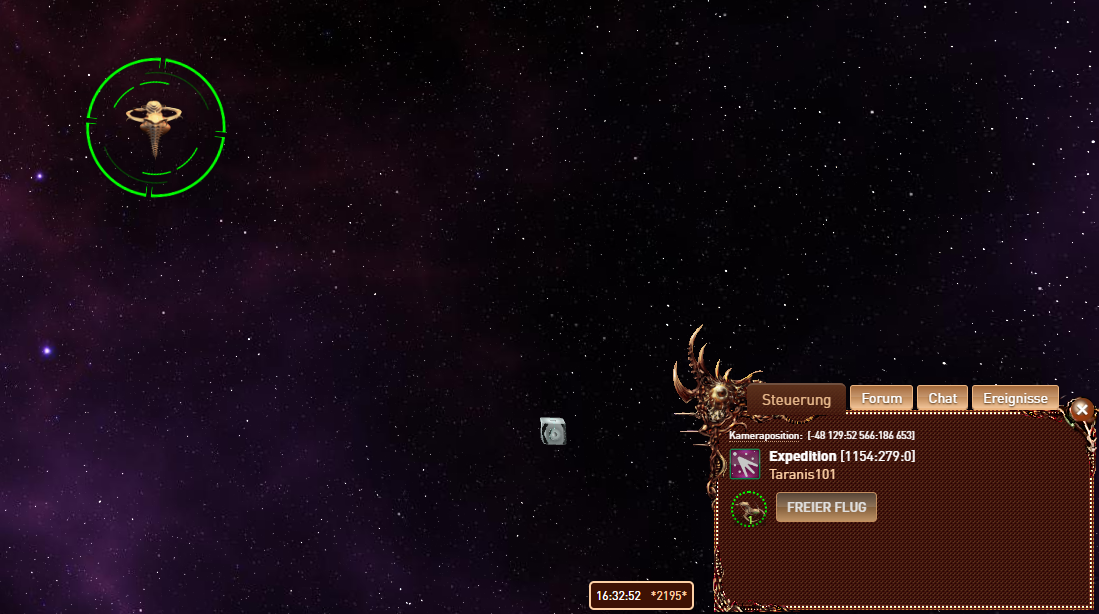Click the green-ringed ship icon in panel
The height and width of the screenshot is (614, 1099).
(x=748, y=508)
